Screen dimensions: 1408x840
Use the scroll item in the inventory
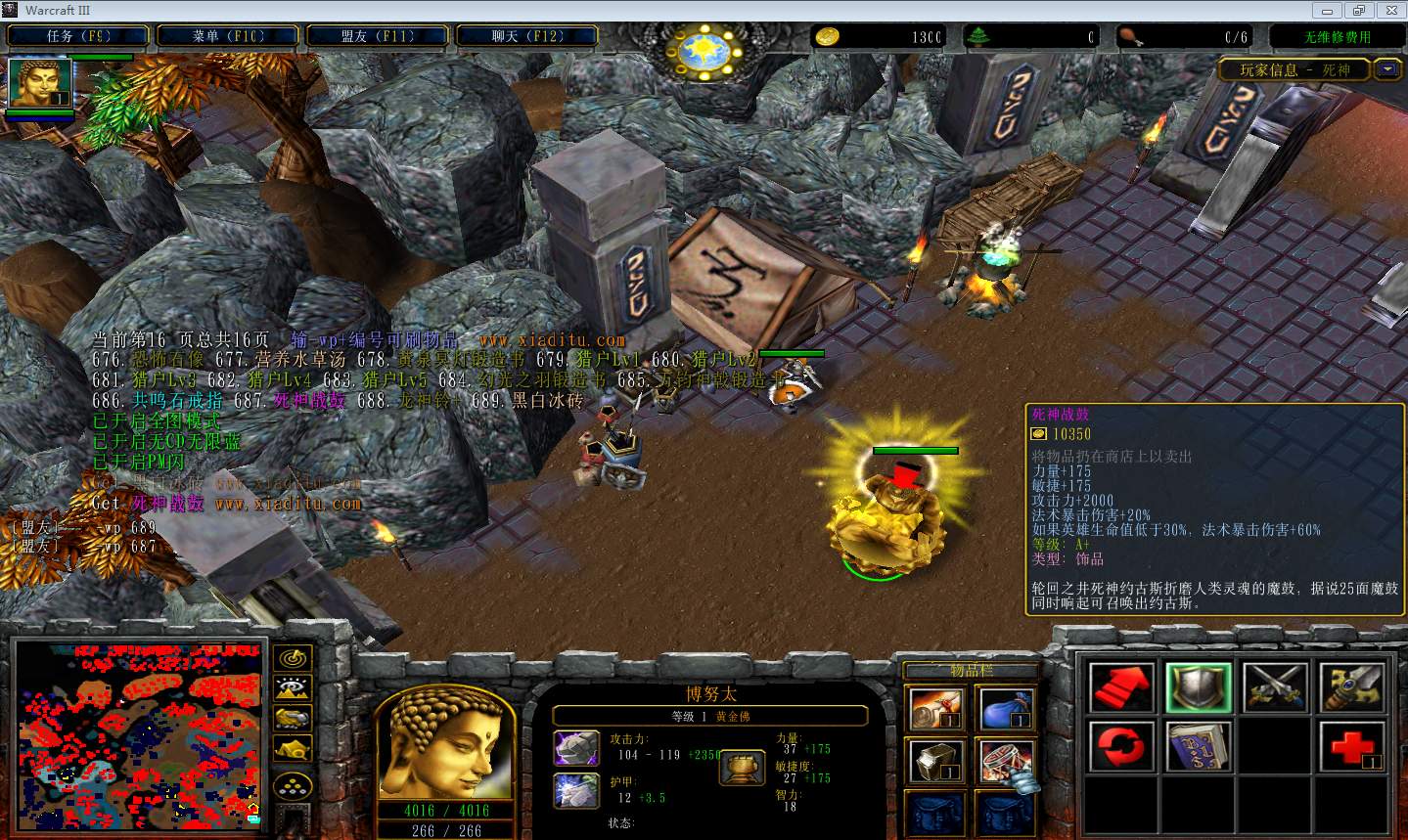pyautogui.click(x=936, y=709)
